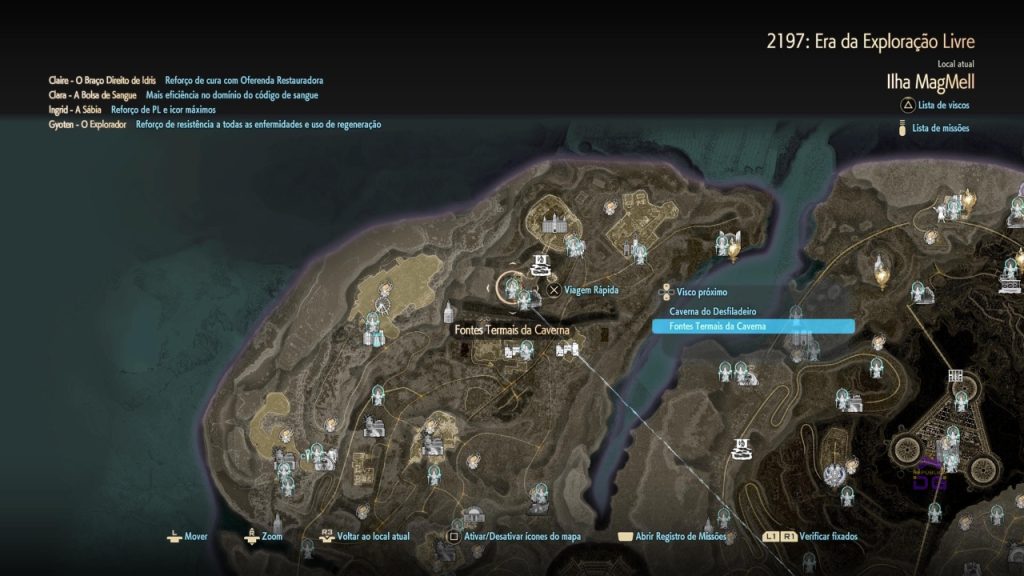The width and height of the screenshot is (1024, 576).
Task: Choose the highlighted Fontes Termais da Caverna entry
Action: coord(752,326)
